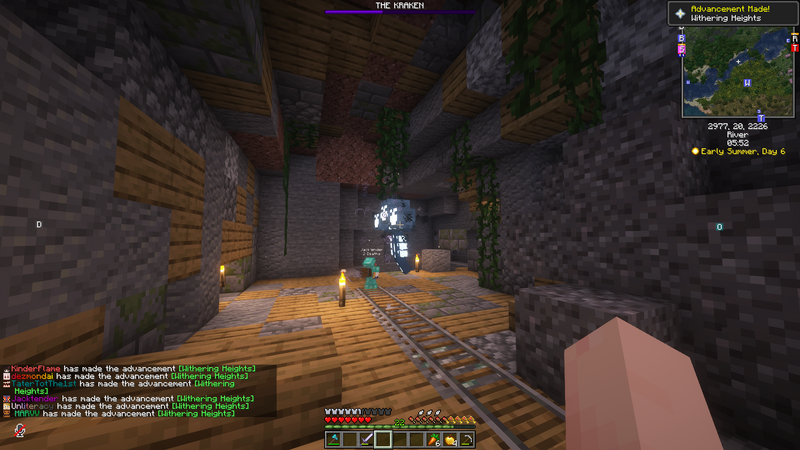Select the pink S marker on the minimap edge
Viewport: 800px width, 450px height.
tap(682, 48)
